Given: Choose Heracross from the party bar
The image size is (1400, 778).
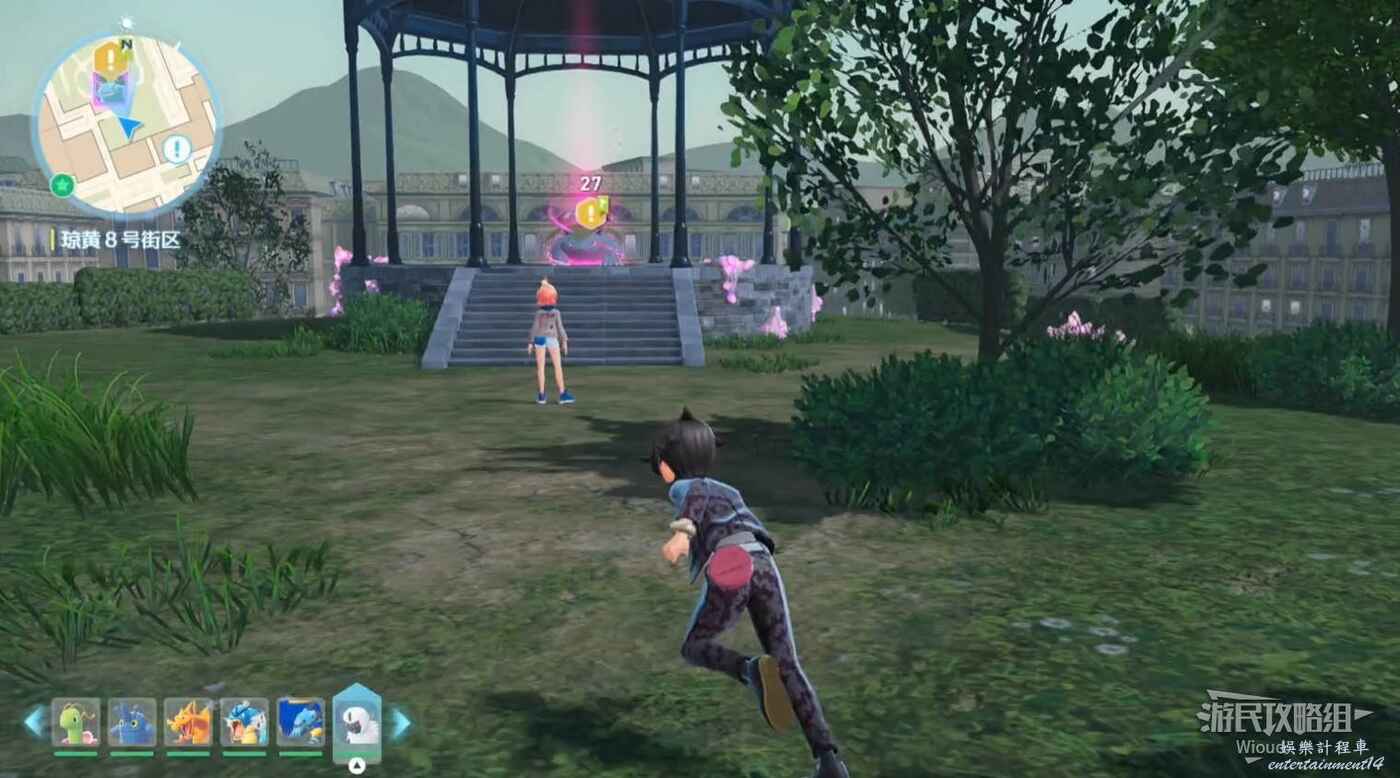Looking at the screenshot, I should (132, 722).
